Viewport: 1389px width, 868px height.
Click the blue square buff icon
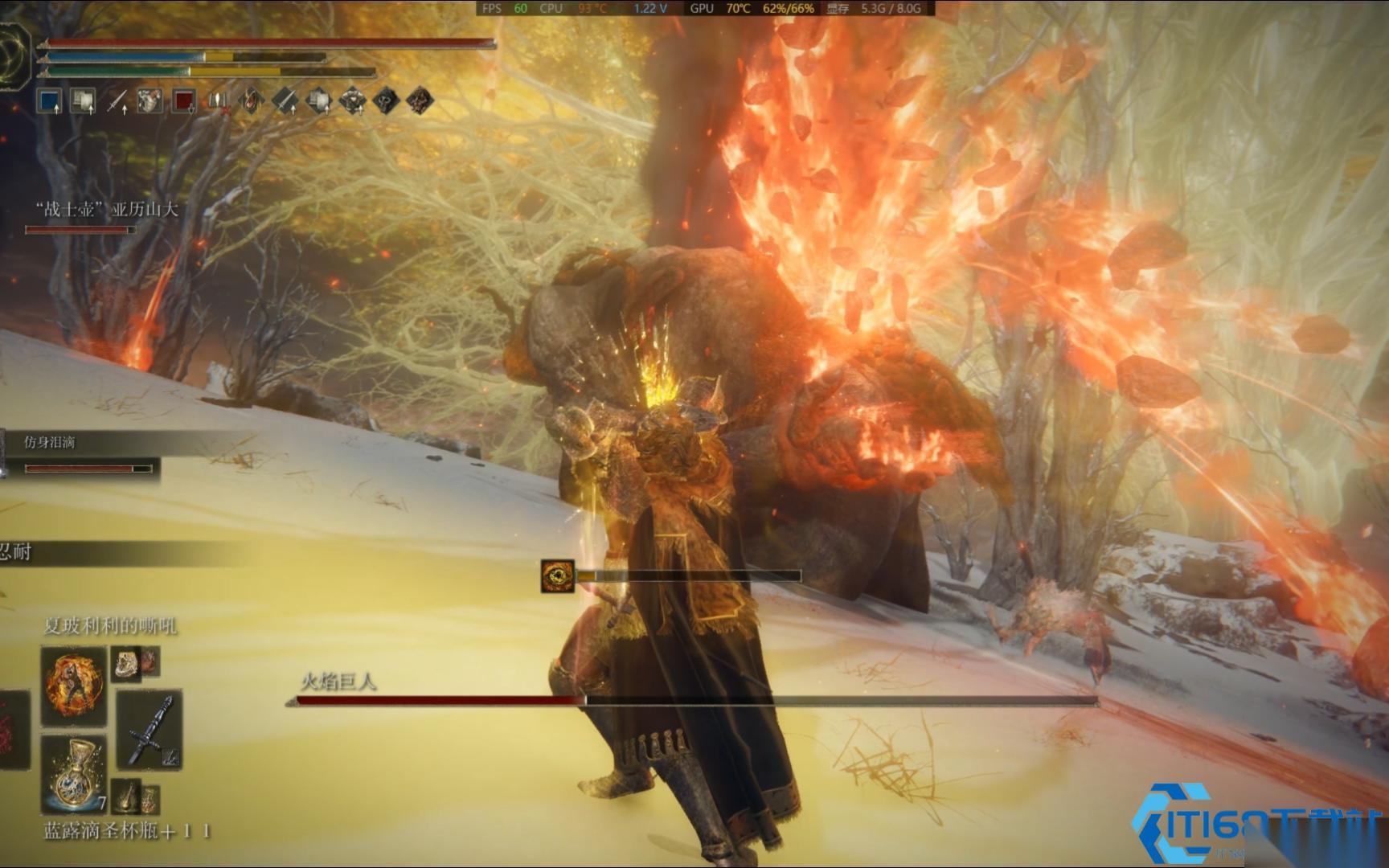coord(50,101)
